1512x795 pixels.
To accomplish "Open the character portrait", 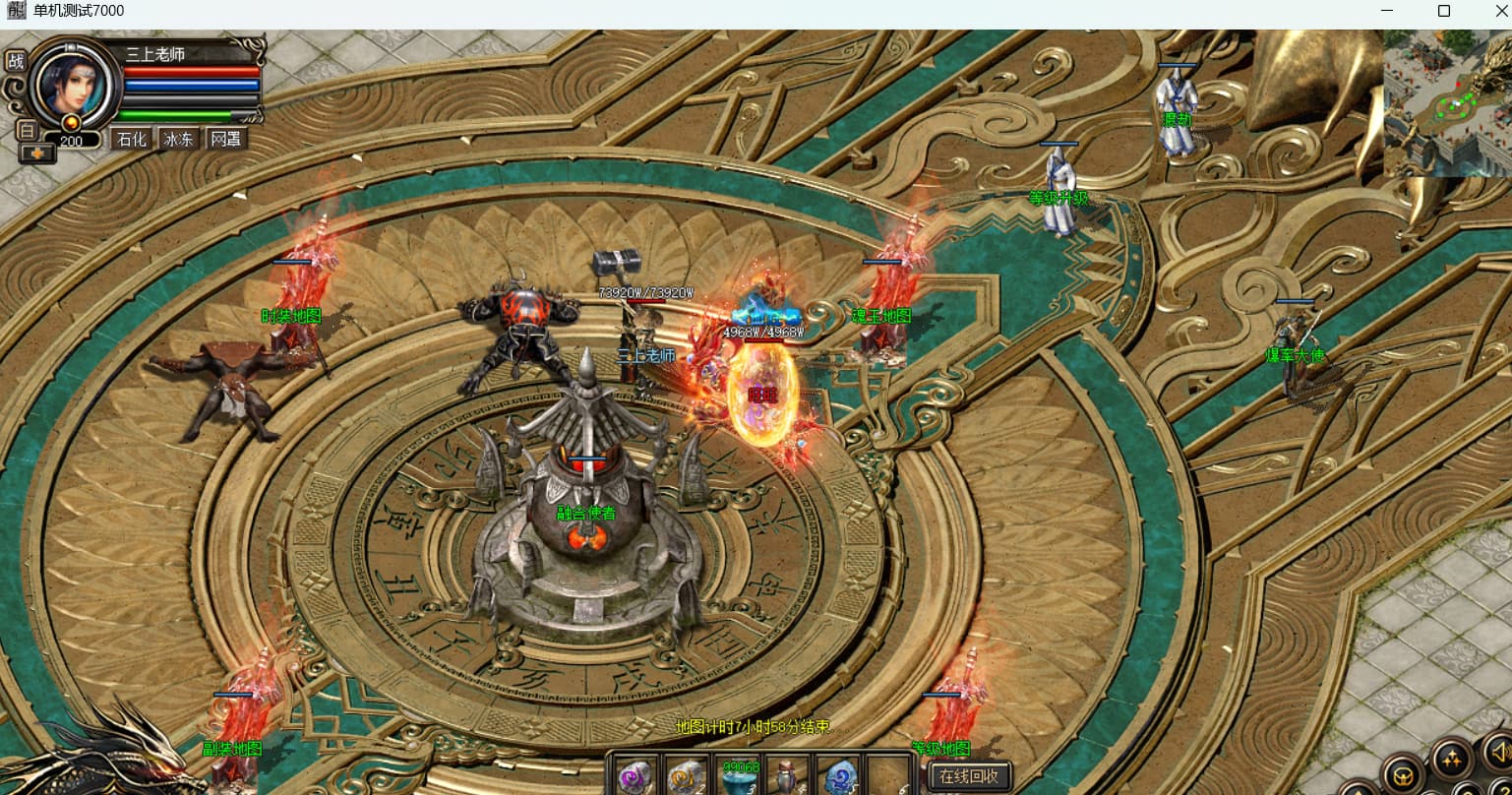I will [69, 85].
